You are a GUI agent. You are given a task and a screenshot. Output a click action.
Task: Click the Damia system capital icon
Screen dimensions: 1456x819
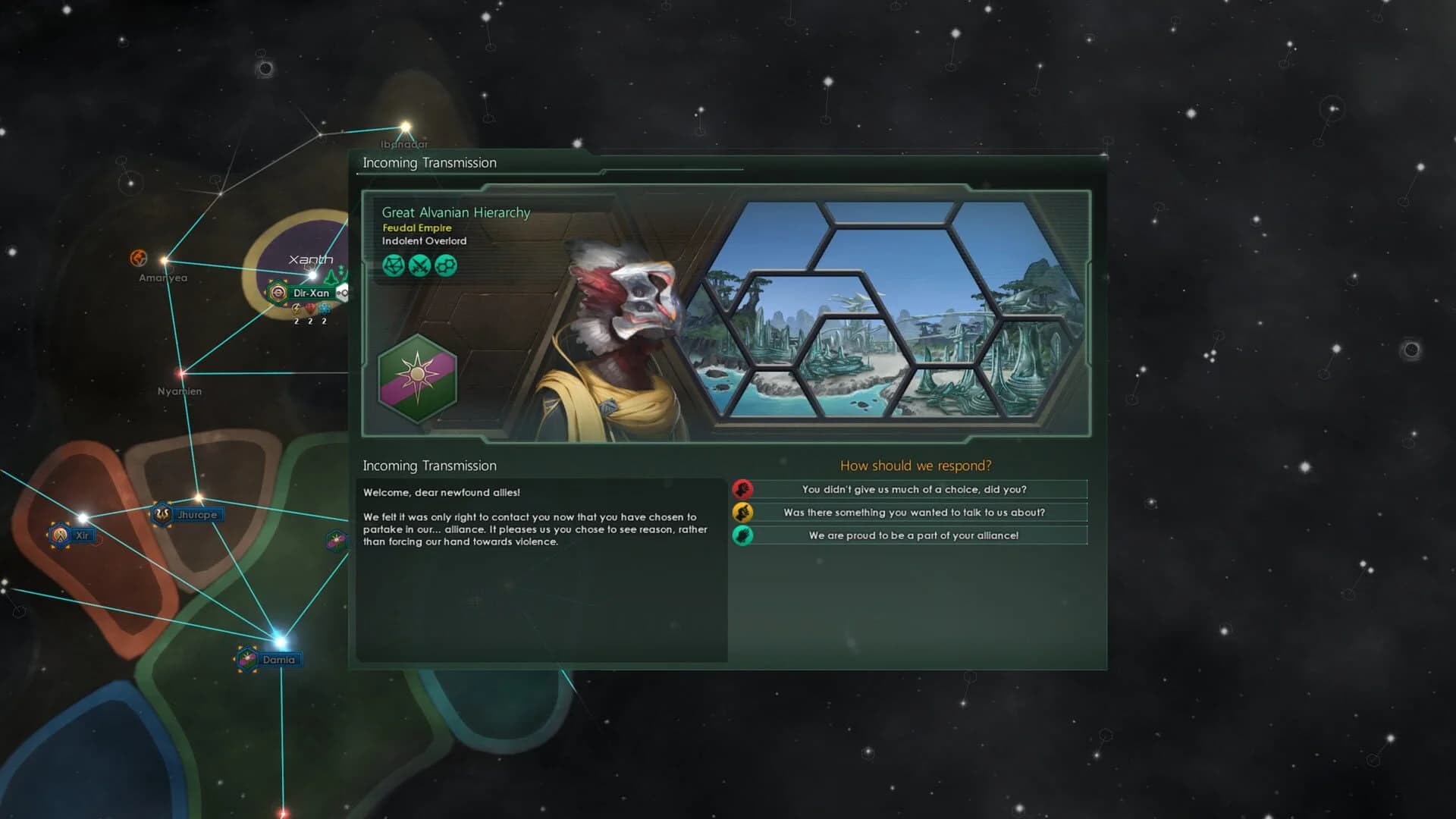(245, 659)
